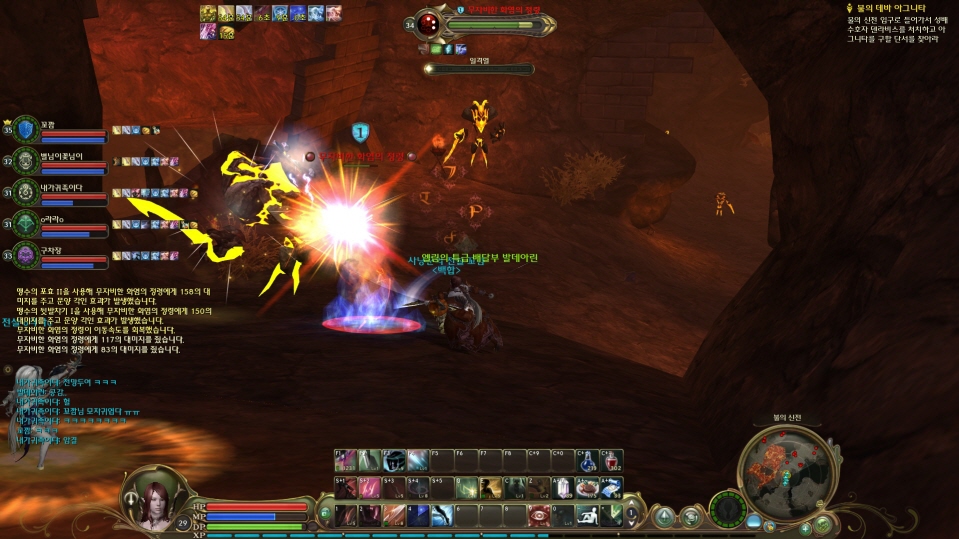Use the white crystal item slot

point(563,488)
